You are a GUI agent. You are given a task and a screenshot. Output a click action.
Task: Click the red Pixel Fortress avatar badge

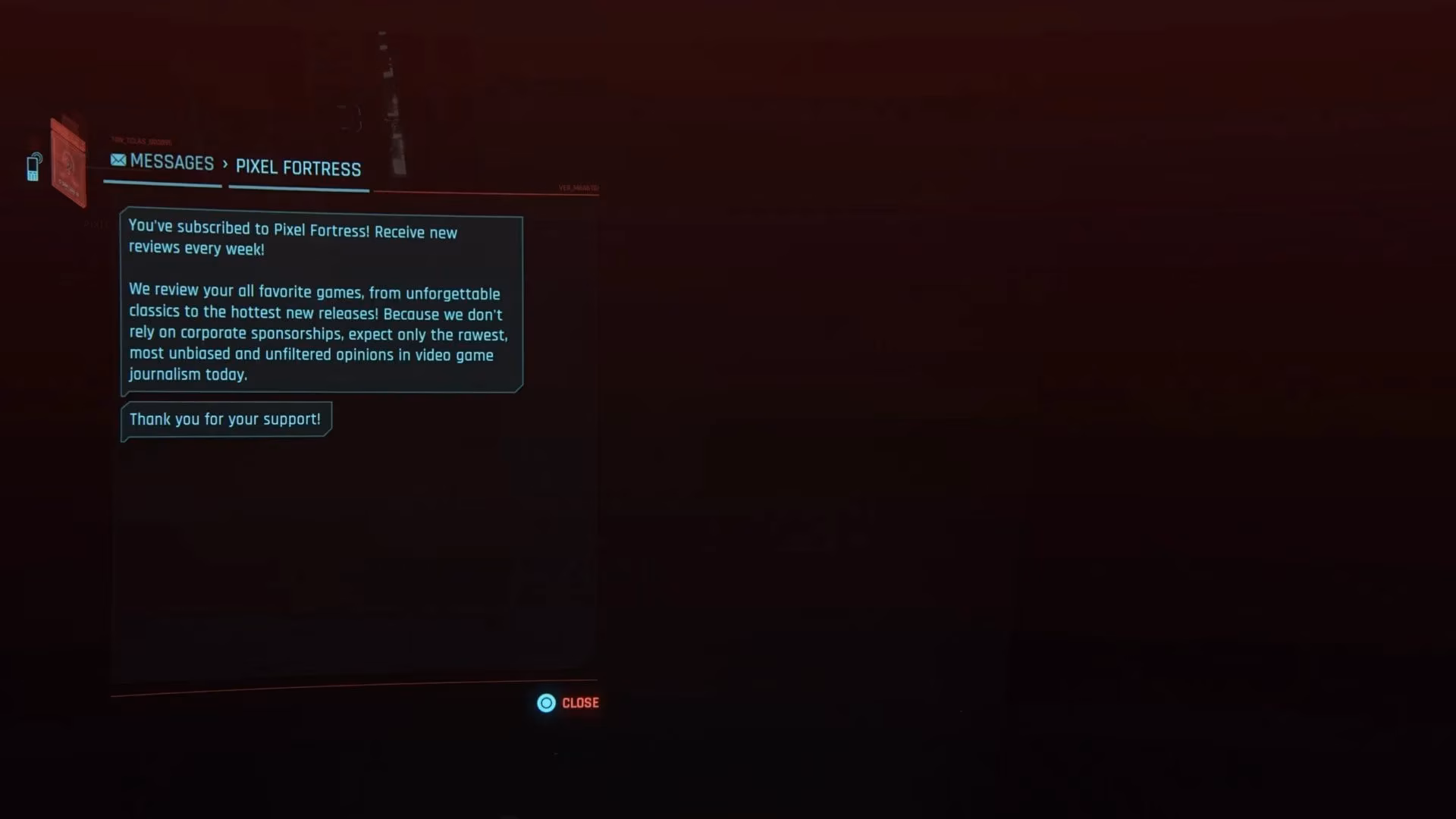pos(68,161)
